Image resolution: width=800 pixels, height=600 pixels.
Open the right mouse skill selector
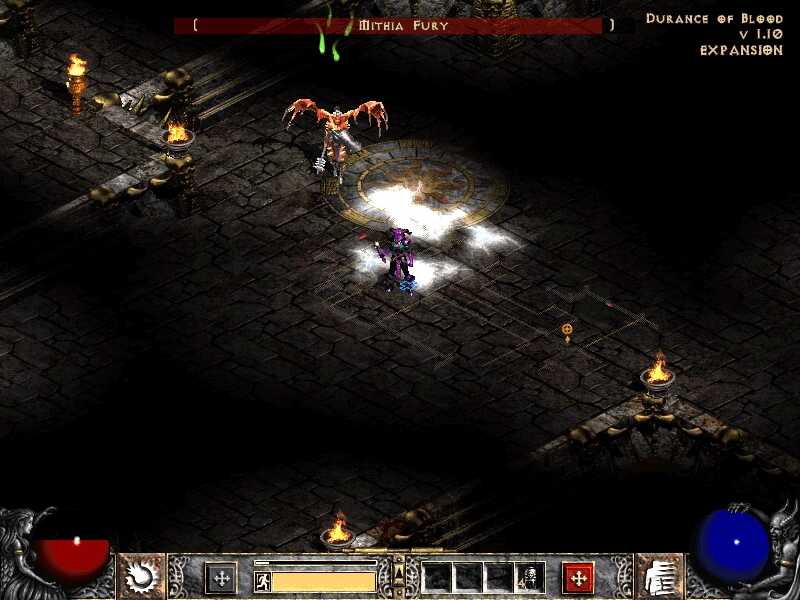[x=578, y=578]
